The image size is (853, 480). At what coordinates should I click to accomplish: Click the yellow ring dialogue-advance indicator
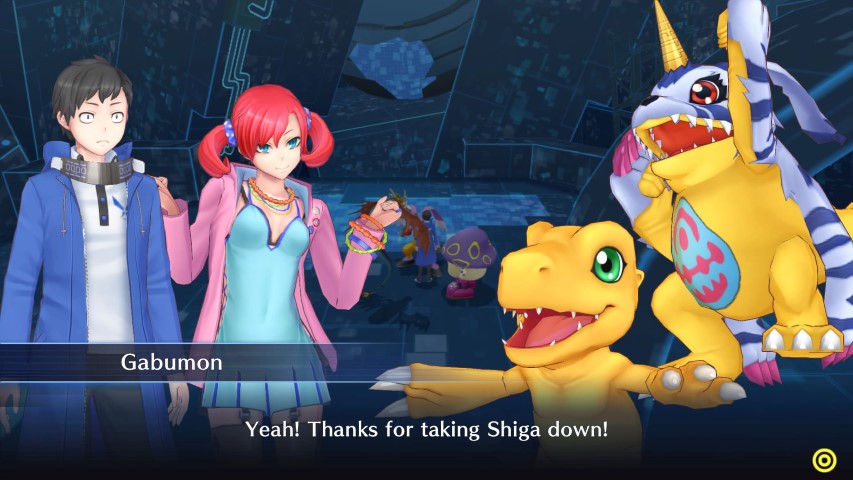[824, 459]
